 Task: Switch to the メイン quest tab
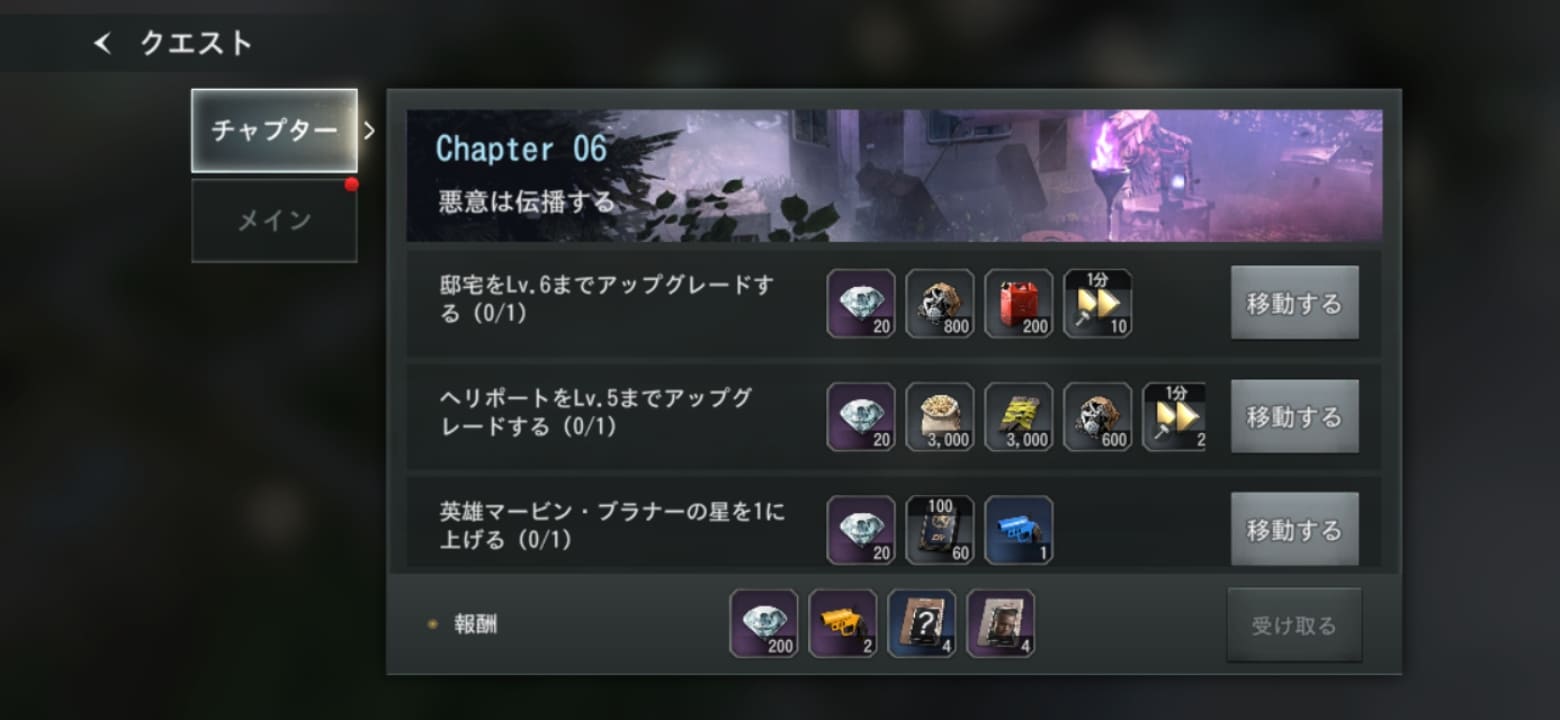point(273,219)
